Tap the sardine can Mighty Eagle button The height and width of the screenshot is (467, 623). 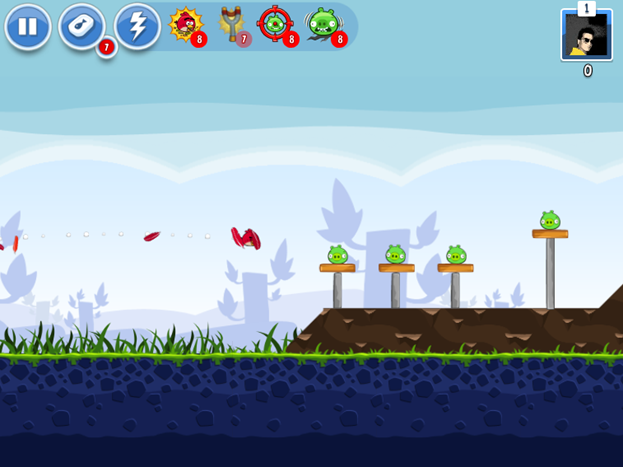pyautogui.click(x=82, y=27)
